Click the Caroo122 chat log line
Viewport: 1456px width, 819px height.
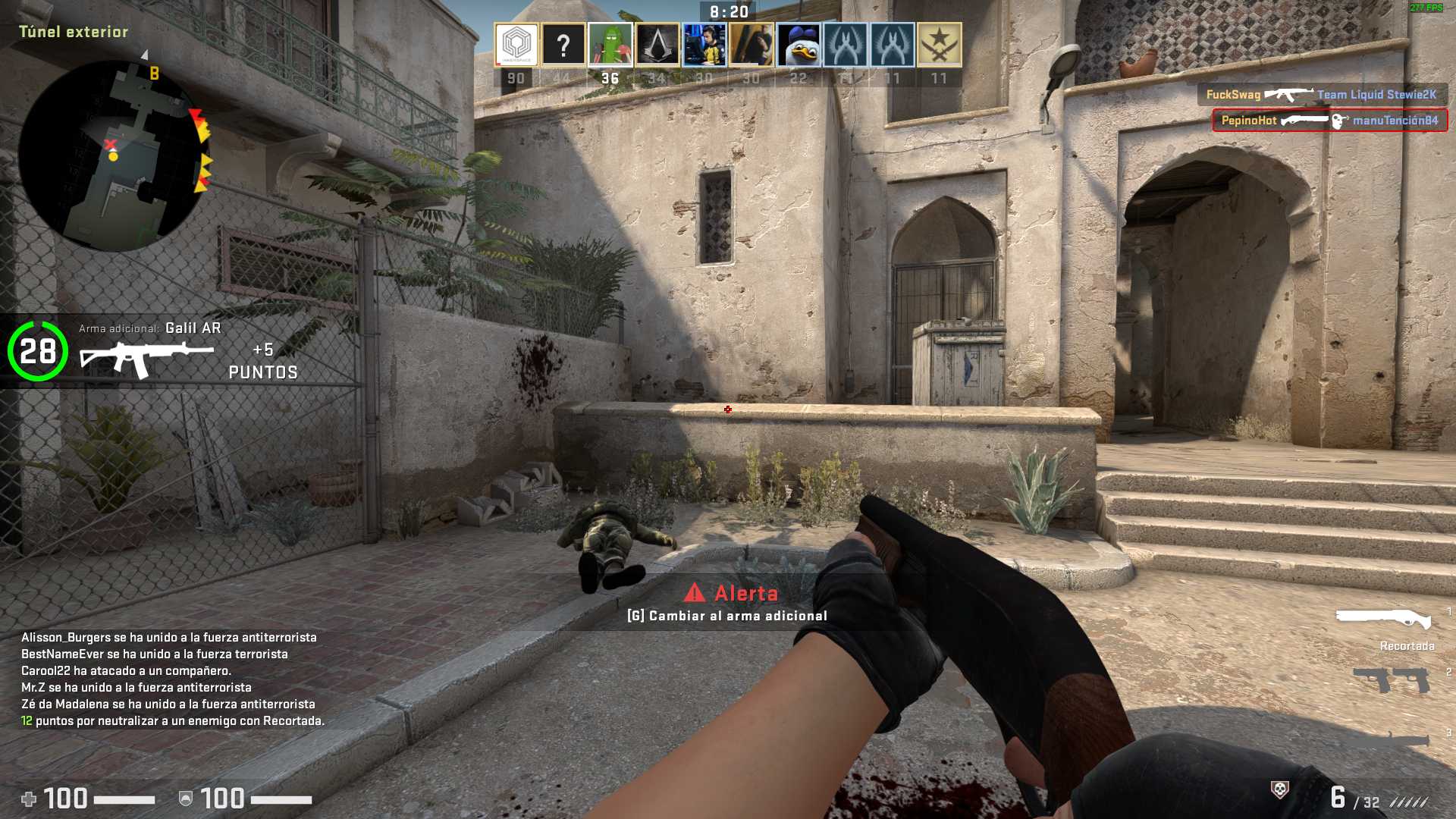[x=126, y=671]
